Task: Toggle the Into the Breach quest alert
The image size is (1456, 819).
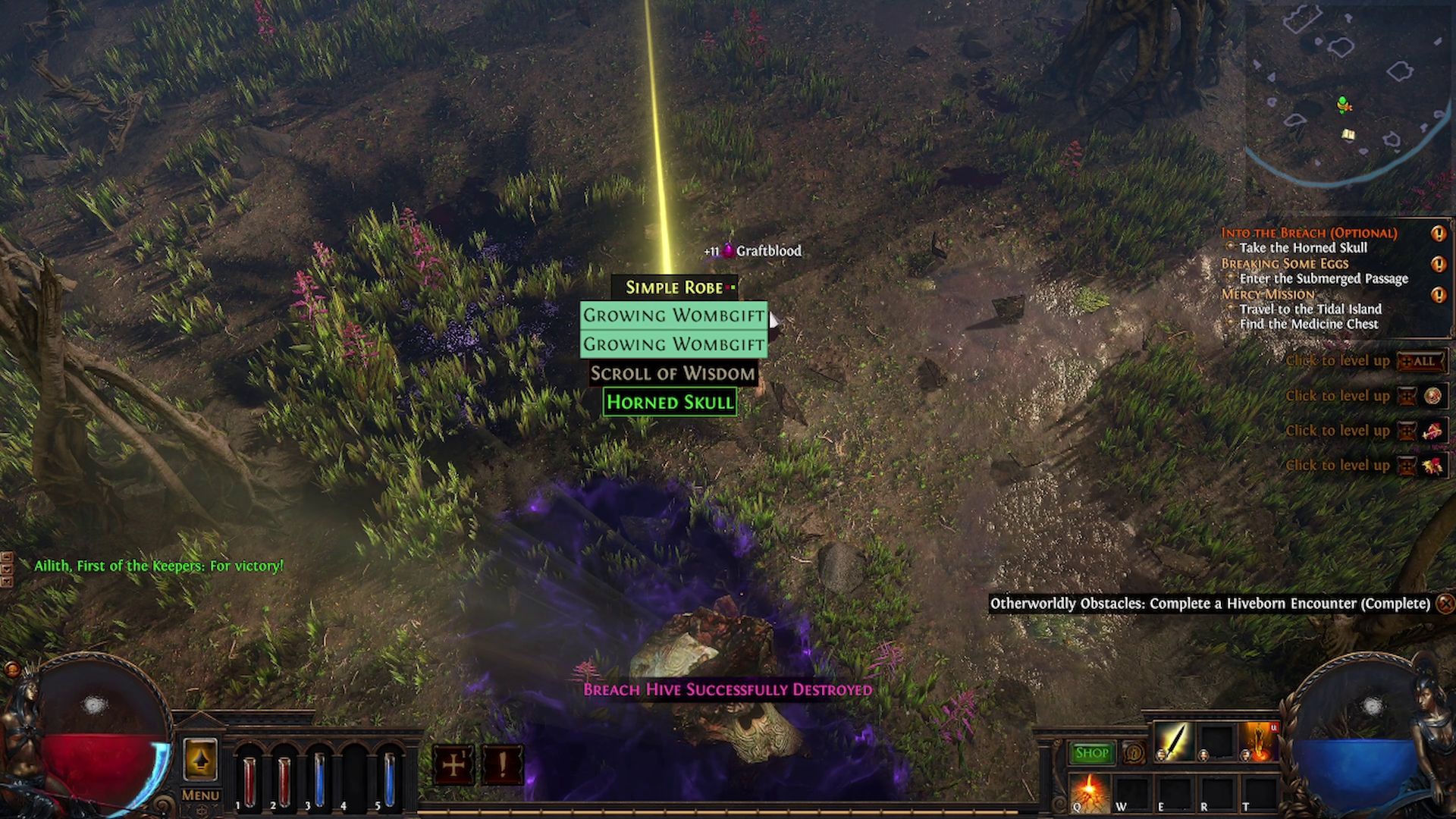Action: pos(1438,234)
